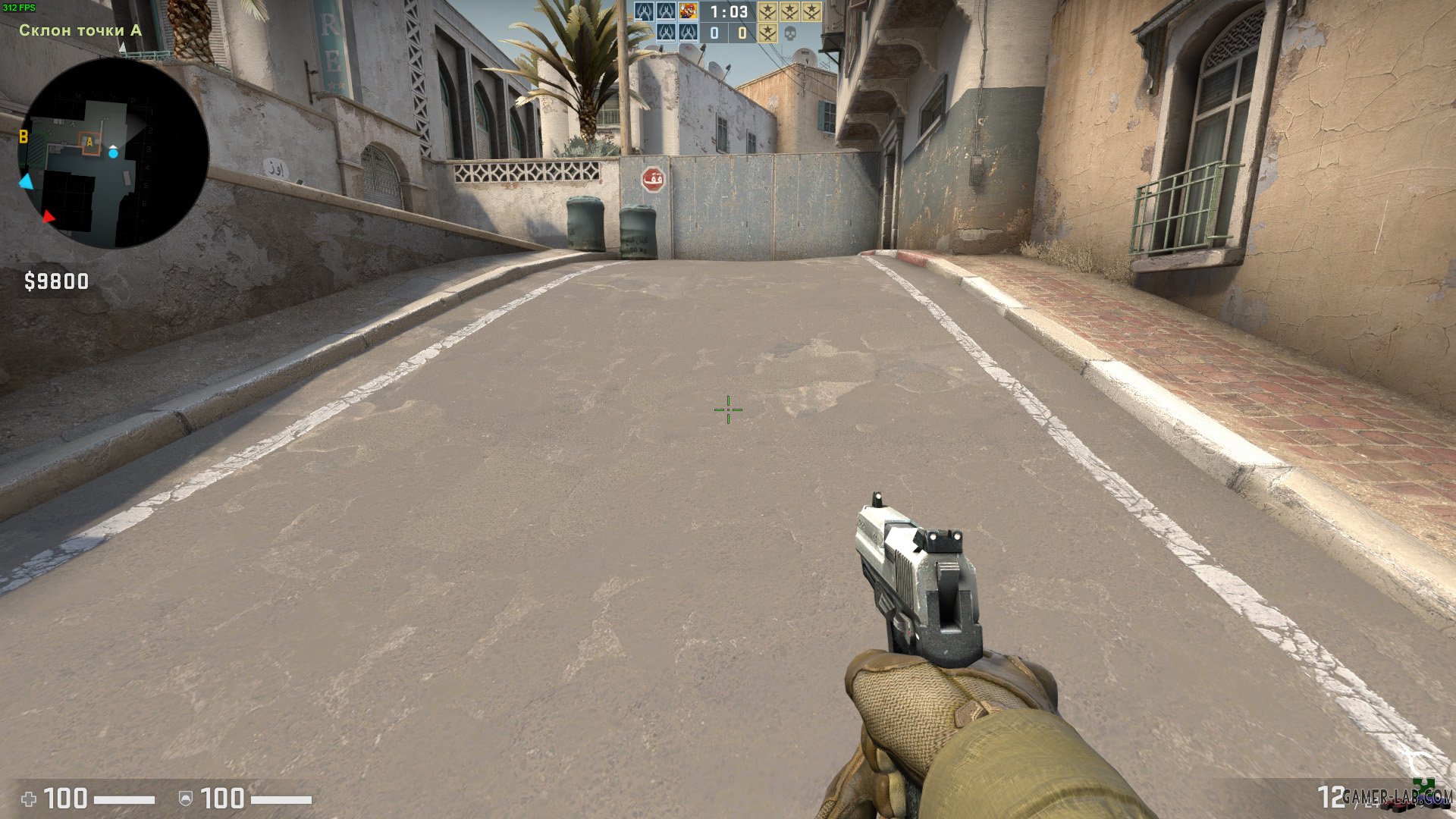Click the armor helmet shield icon
The height and width of the screenshot is (819, 1456).
click(x=186, y=798)
